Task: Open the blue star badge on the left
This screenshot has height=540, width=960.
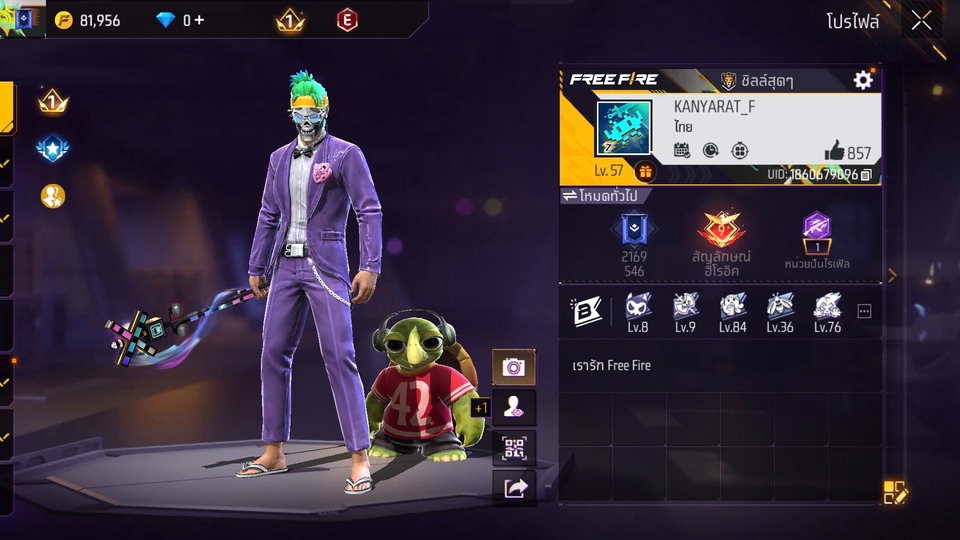Action: click(x=52, y=149)
